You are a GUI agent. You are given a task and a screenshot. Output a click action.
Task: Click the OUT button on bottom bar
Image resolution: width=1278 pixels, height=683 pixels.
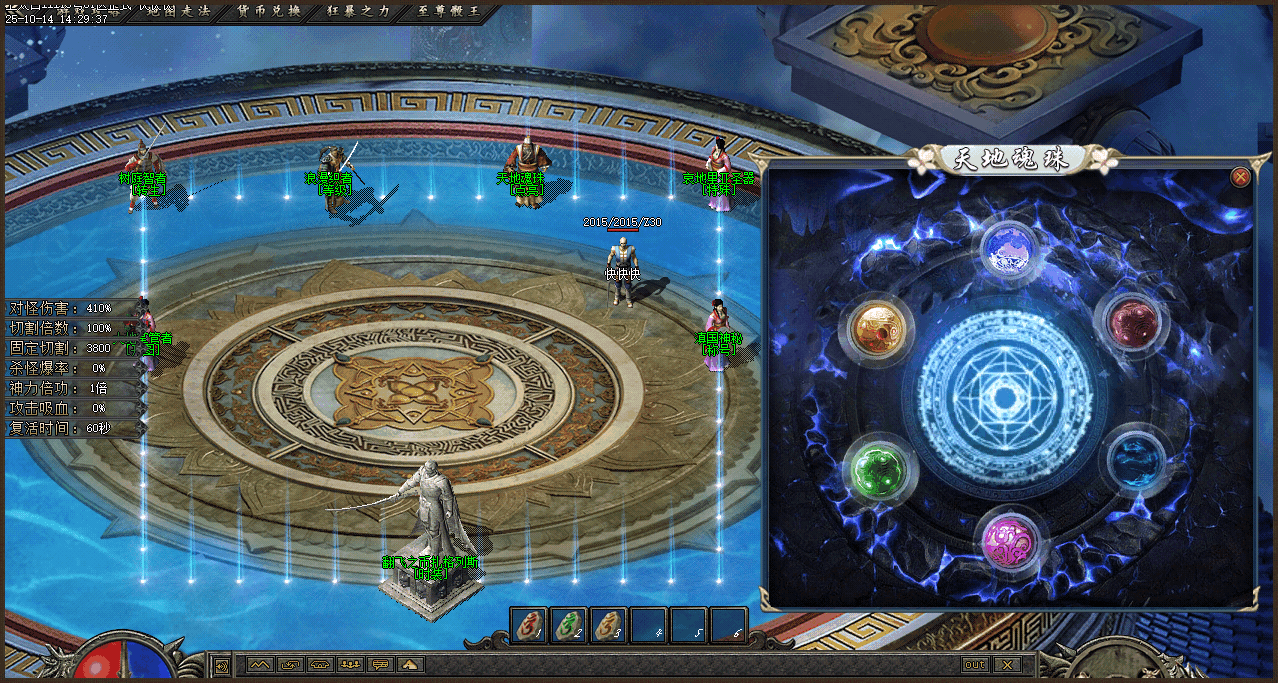[975, 665]
